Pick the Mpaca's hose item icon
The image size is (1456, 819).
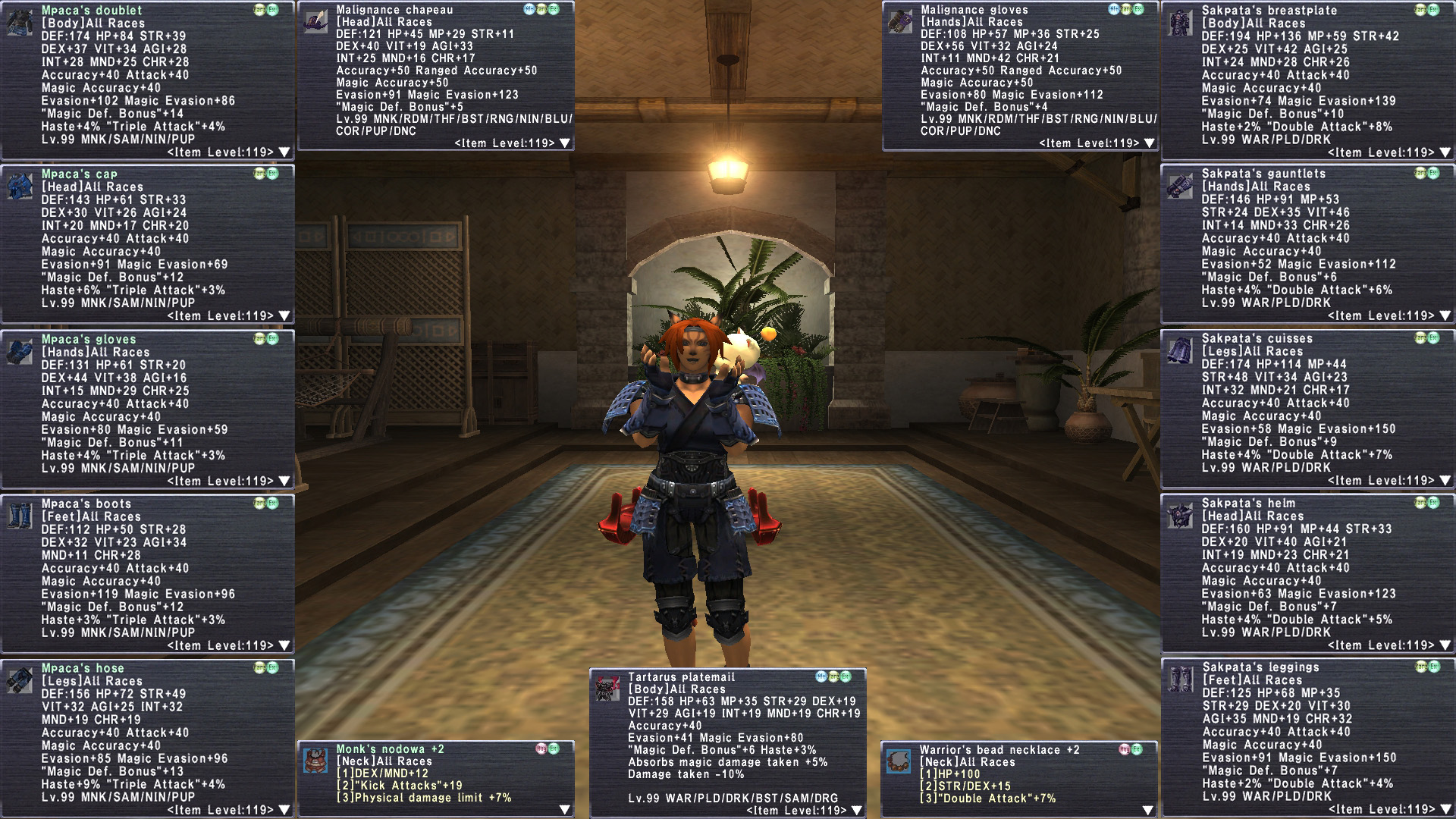(20, 679)
